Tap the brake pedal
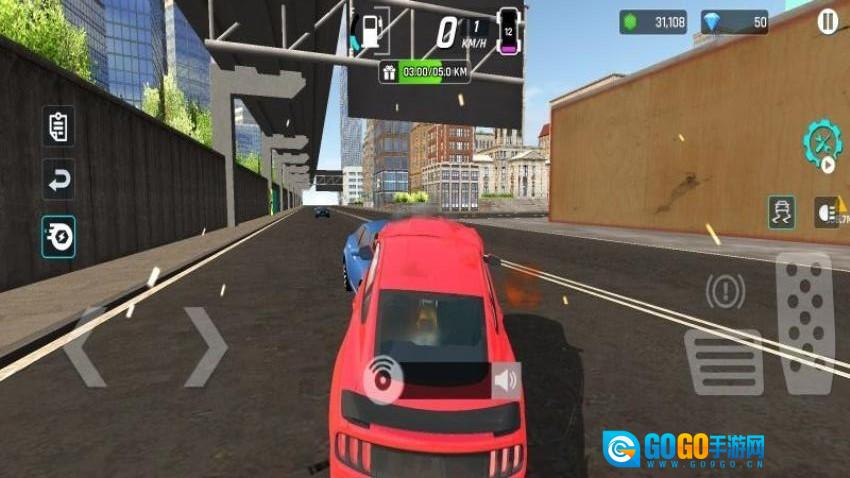The height and width of the screenshot is (478, 850). click(x=723, y=362)
